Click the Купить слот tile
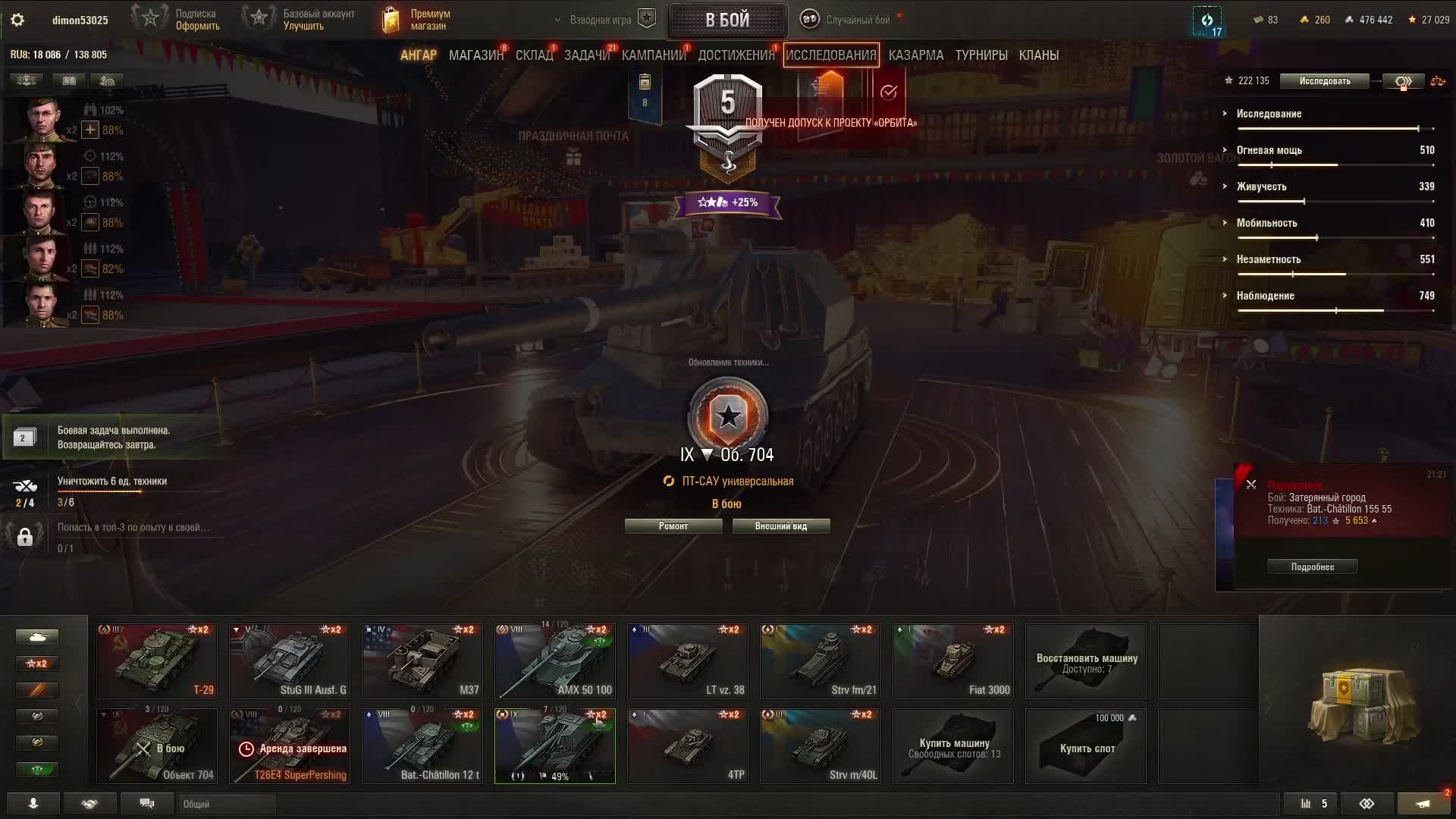The image size is (1456, 819). click(x=1086, y=746)
